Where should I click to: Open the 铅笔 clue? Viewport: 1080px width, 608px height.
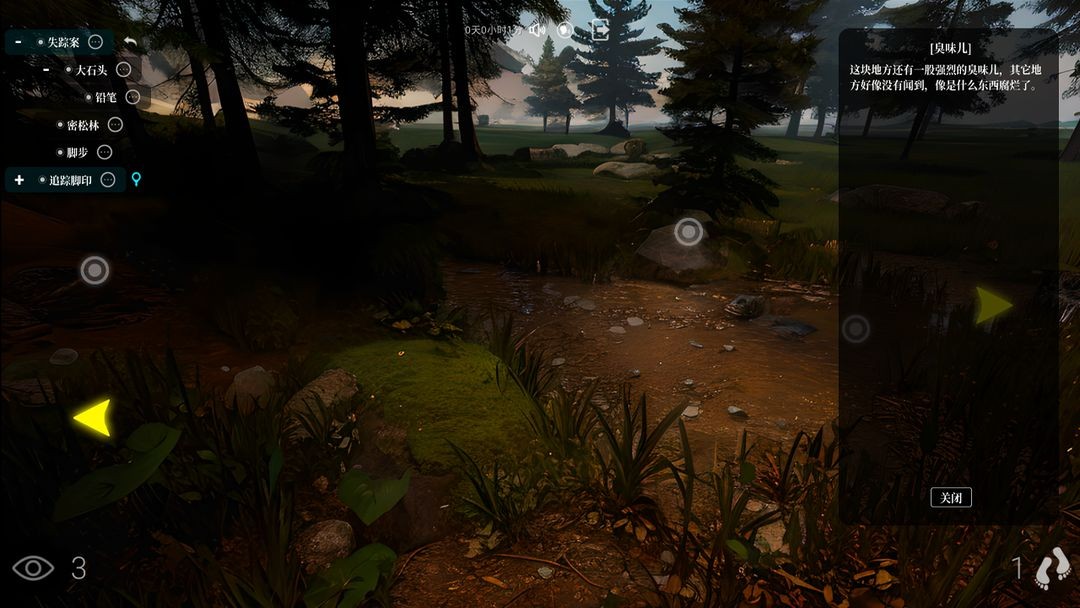107,97
